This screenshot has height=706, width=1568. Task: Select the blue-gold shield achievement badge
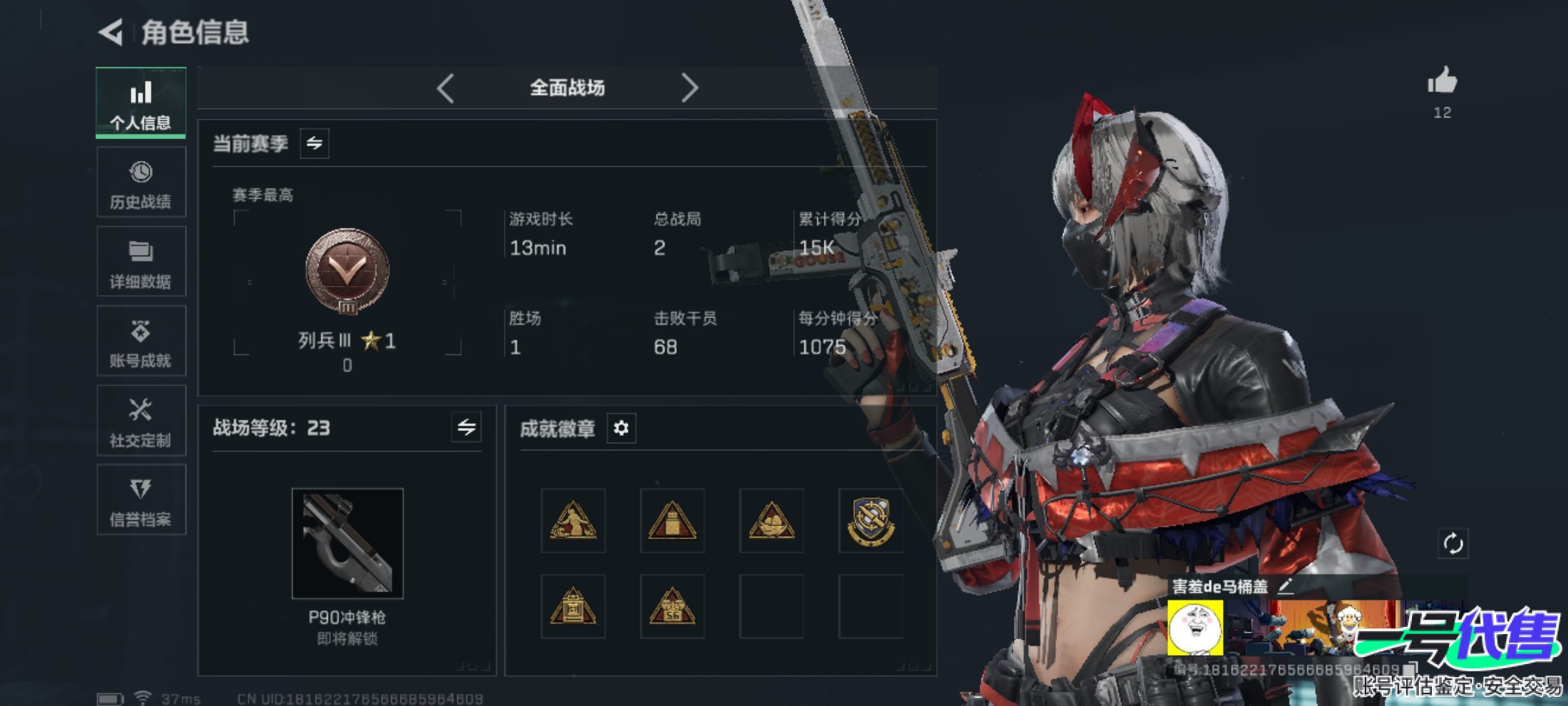tap(870, 521)
